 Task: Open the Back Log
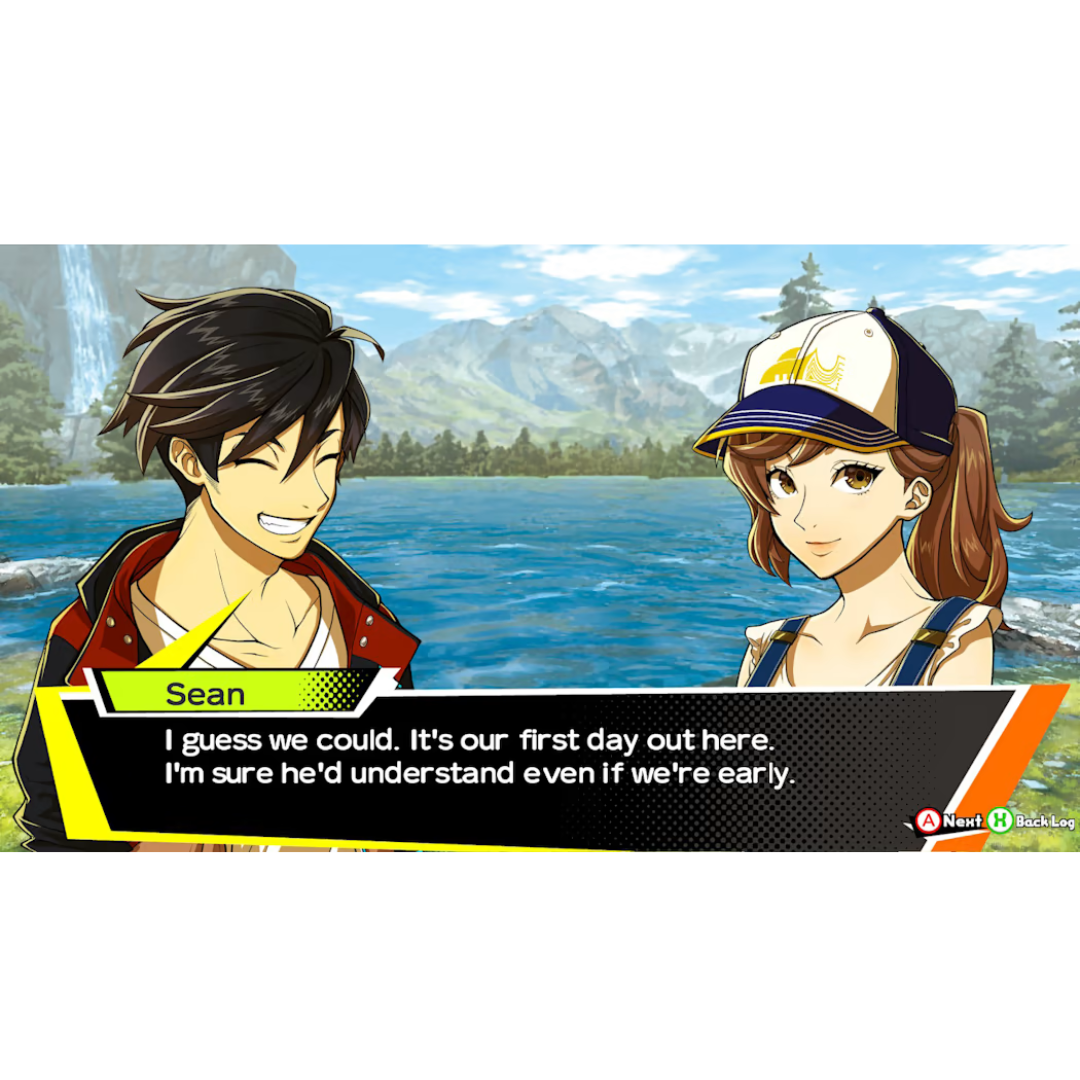click(1031, 821)
